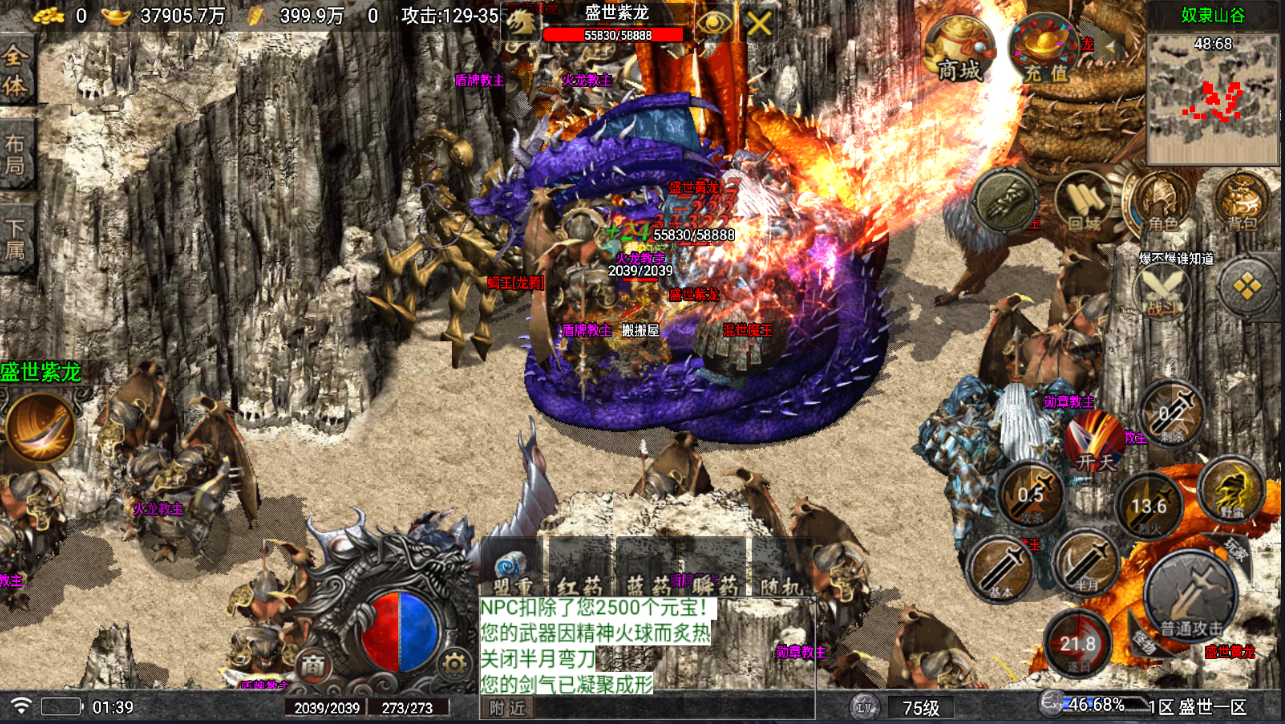The image size is (1285, 724).
Task: Use the 野蛮 charge skill
Action: coord(1231,490)
